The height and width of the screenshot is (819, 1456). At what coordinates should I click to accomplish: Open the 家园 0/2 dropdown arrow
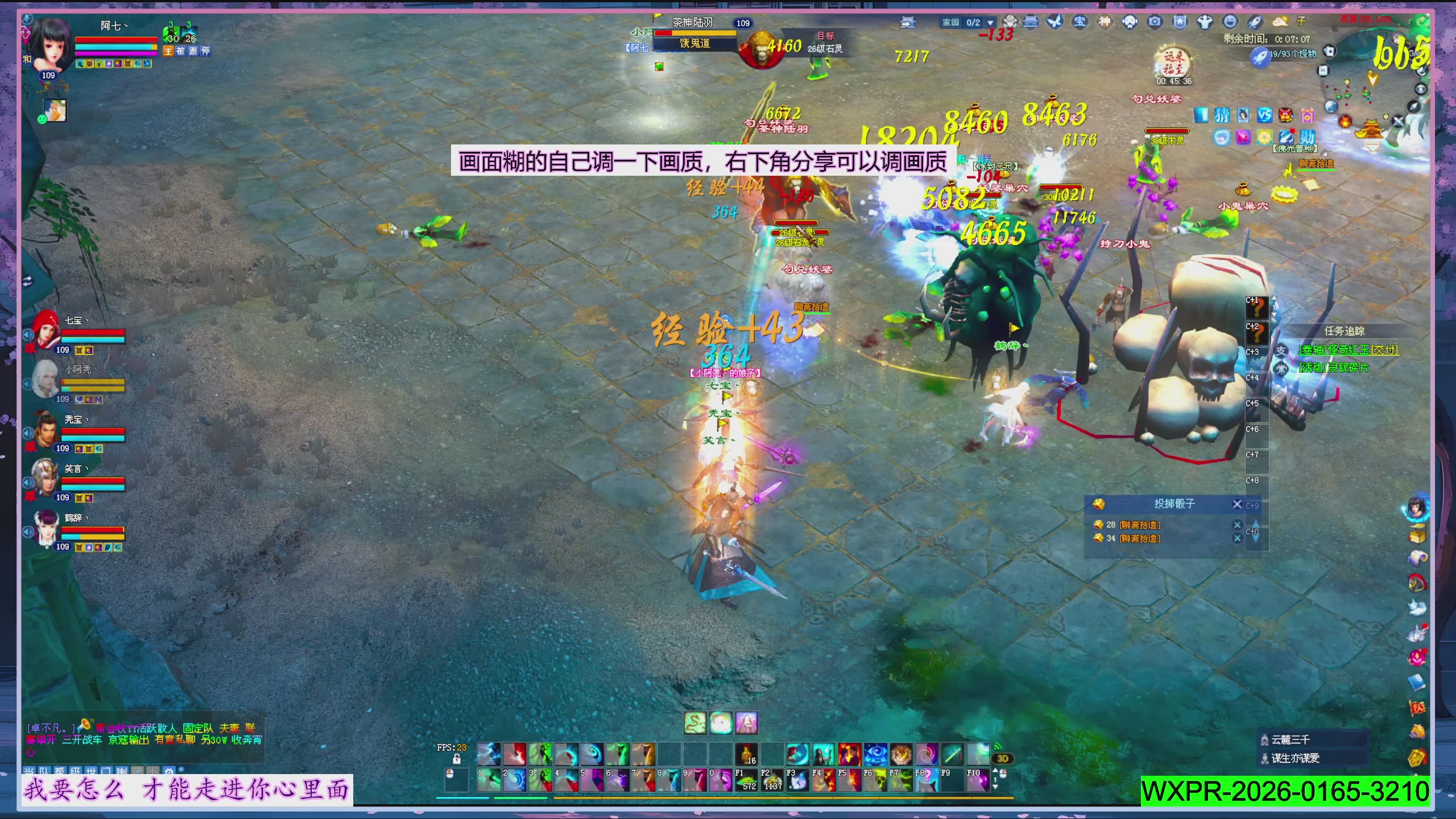coord(990,22)
